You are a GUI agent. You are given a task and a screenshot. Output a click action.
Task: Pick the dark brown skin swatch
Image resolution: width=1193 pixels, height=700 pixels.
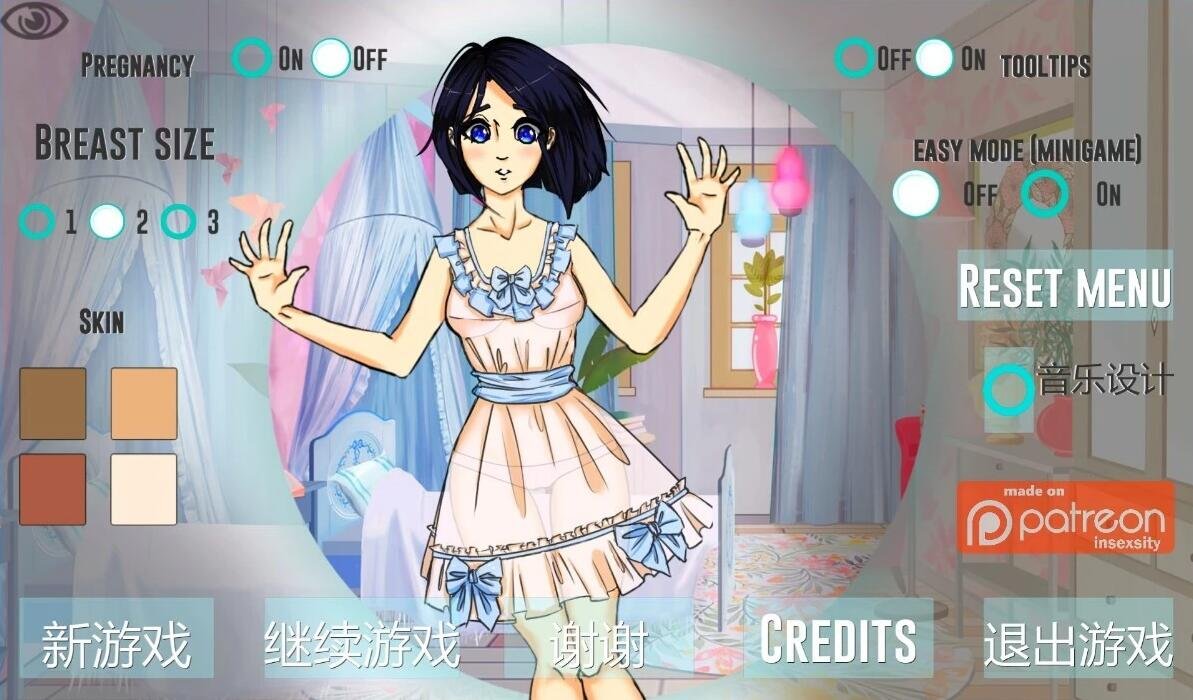pos(53,403)
